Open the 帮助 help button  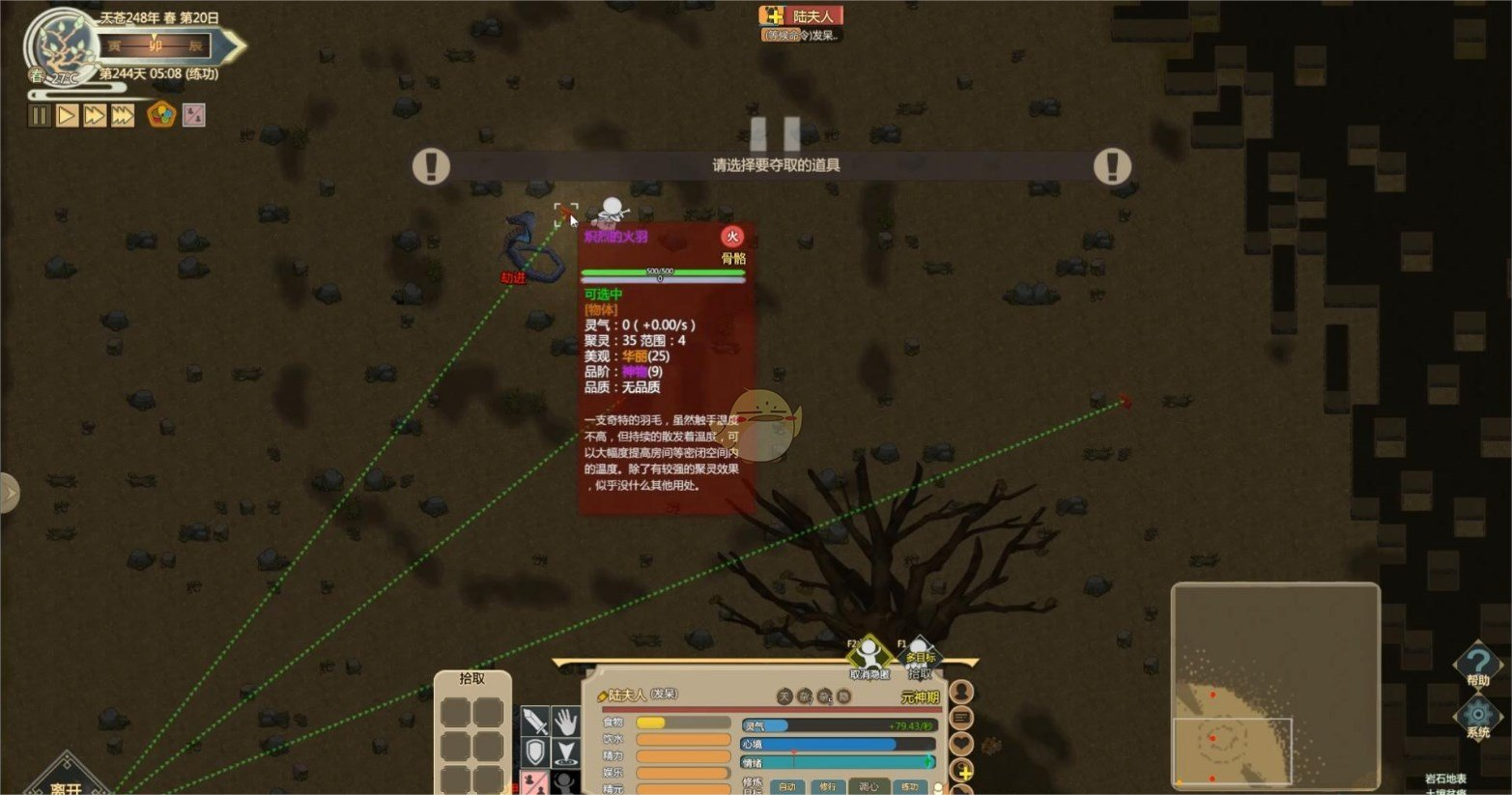pos(1477,666)
